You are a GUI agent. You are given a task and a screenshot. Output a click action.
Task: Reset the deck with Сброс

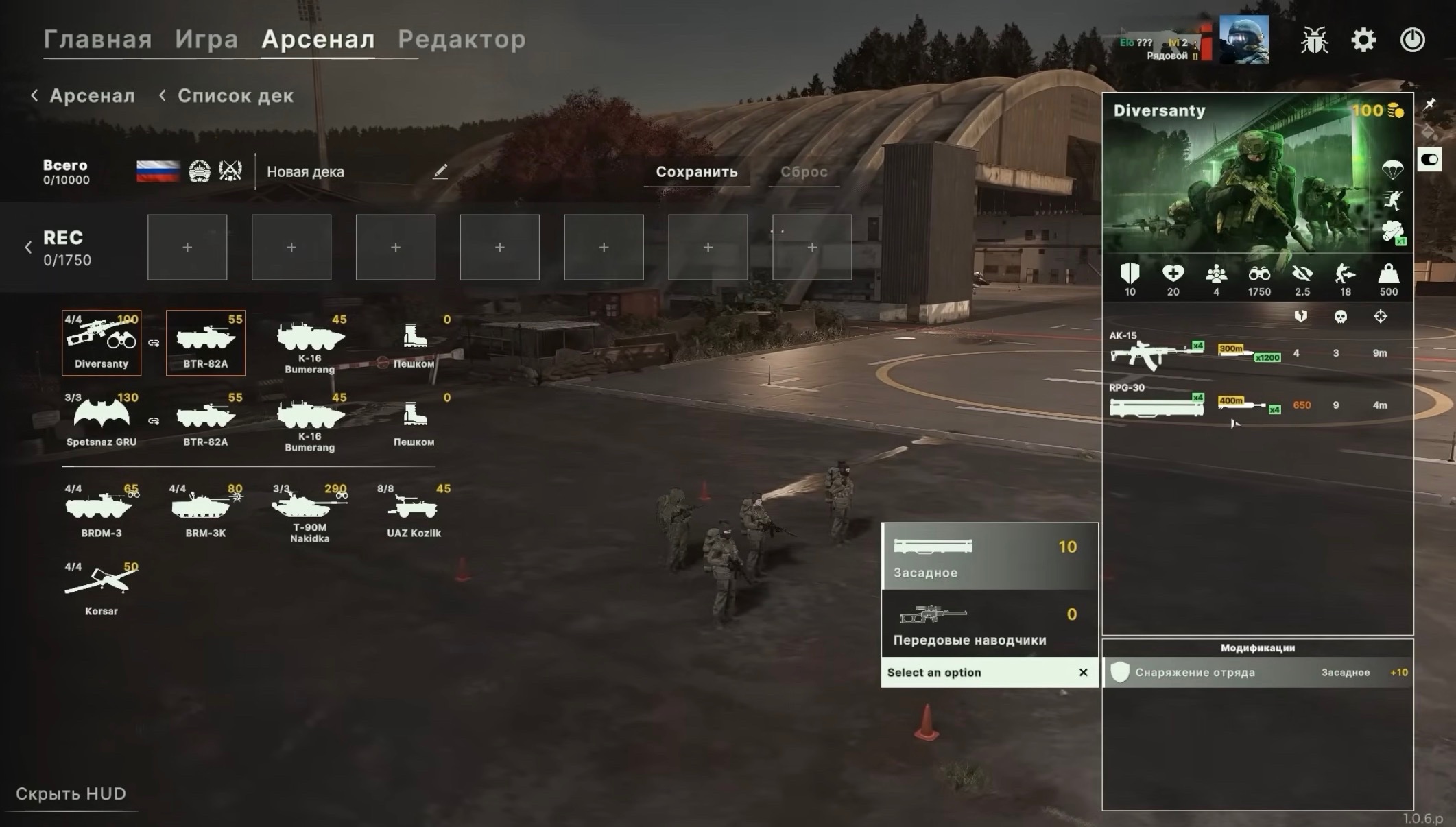(804, 171)
